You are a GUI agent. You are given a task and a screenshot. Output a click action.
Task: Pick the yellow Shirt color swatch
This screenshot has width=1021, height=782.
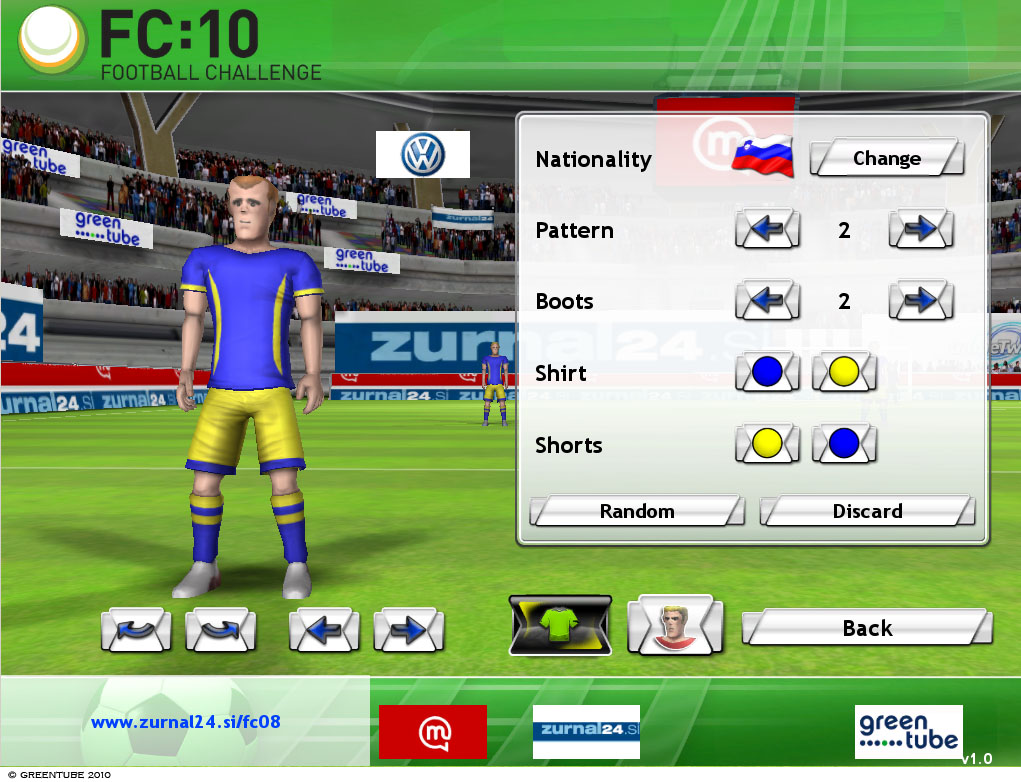click(844, 373)
